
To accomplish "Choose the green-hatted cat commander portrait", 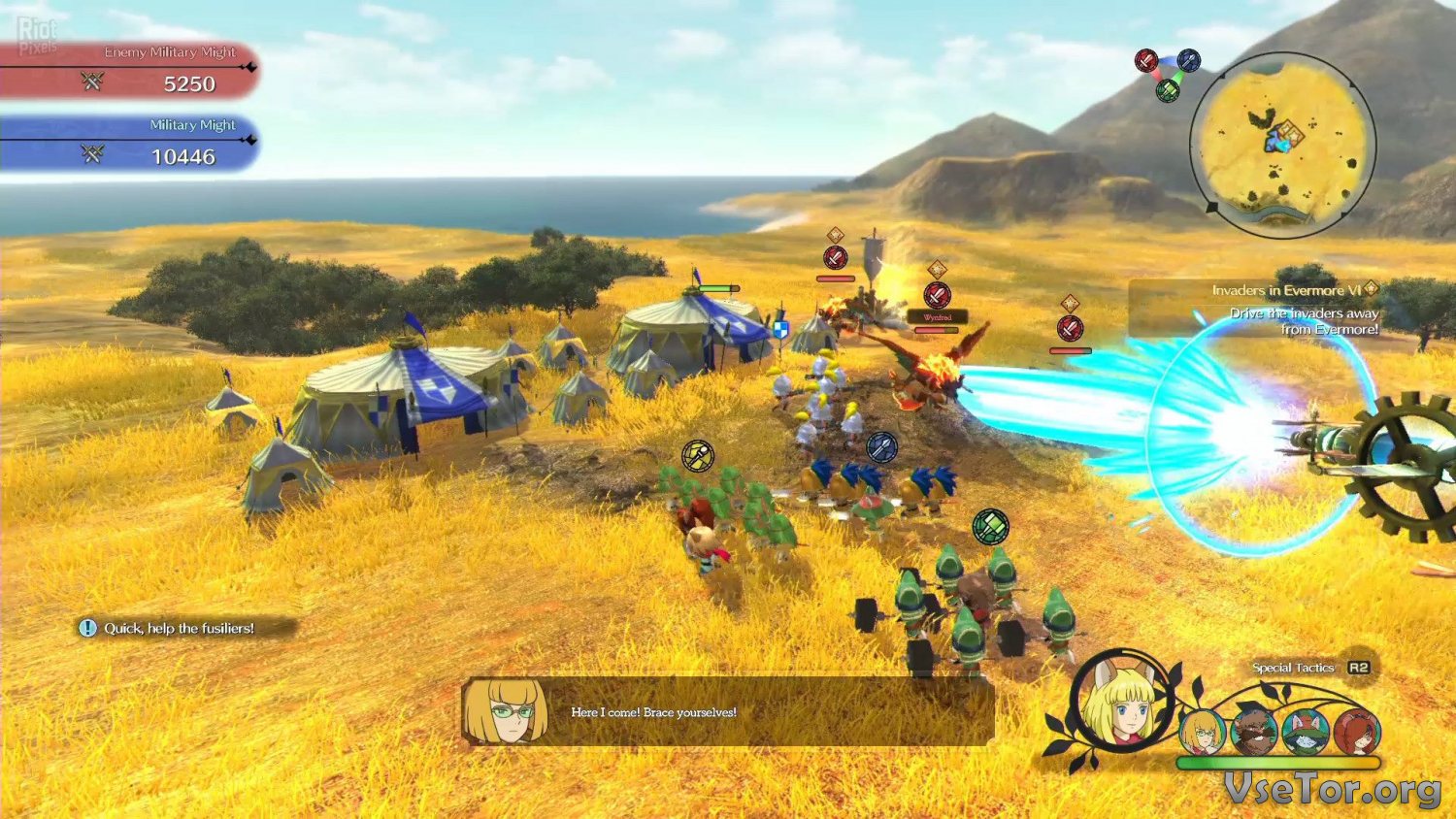I will (x=1306, y=733).
